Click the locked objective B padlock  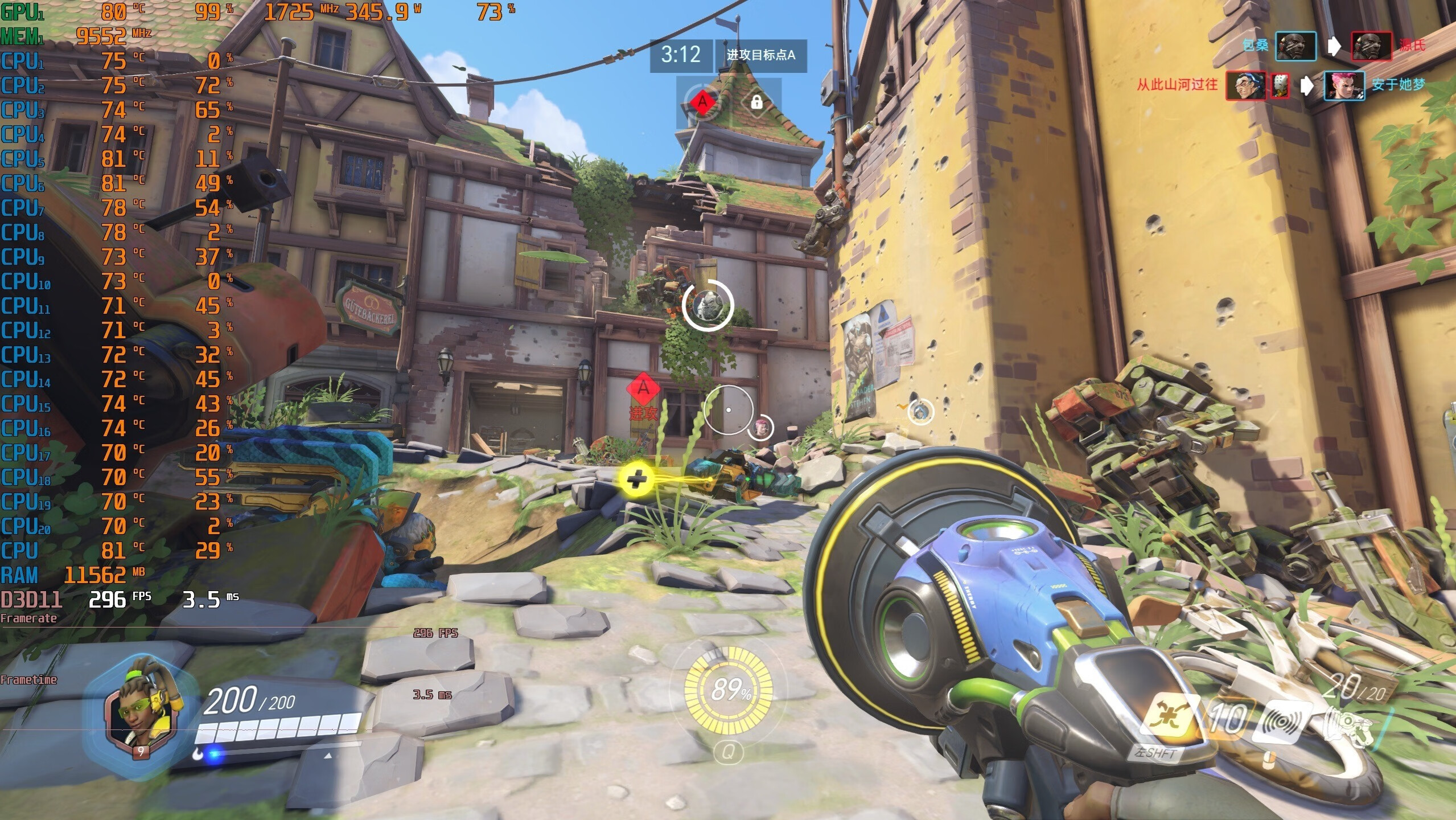pos(756,102)
